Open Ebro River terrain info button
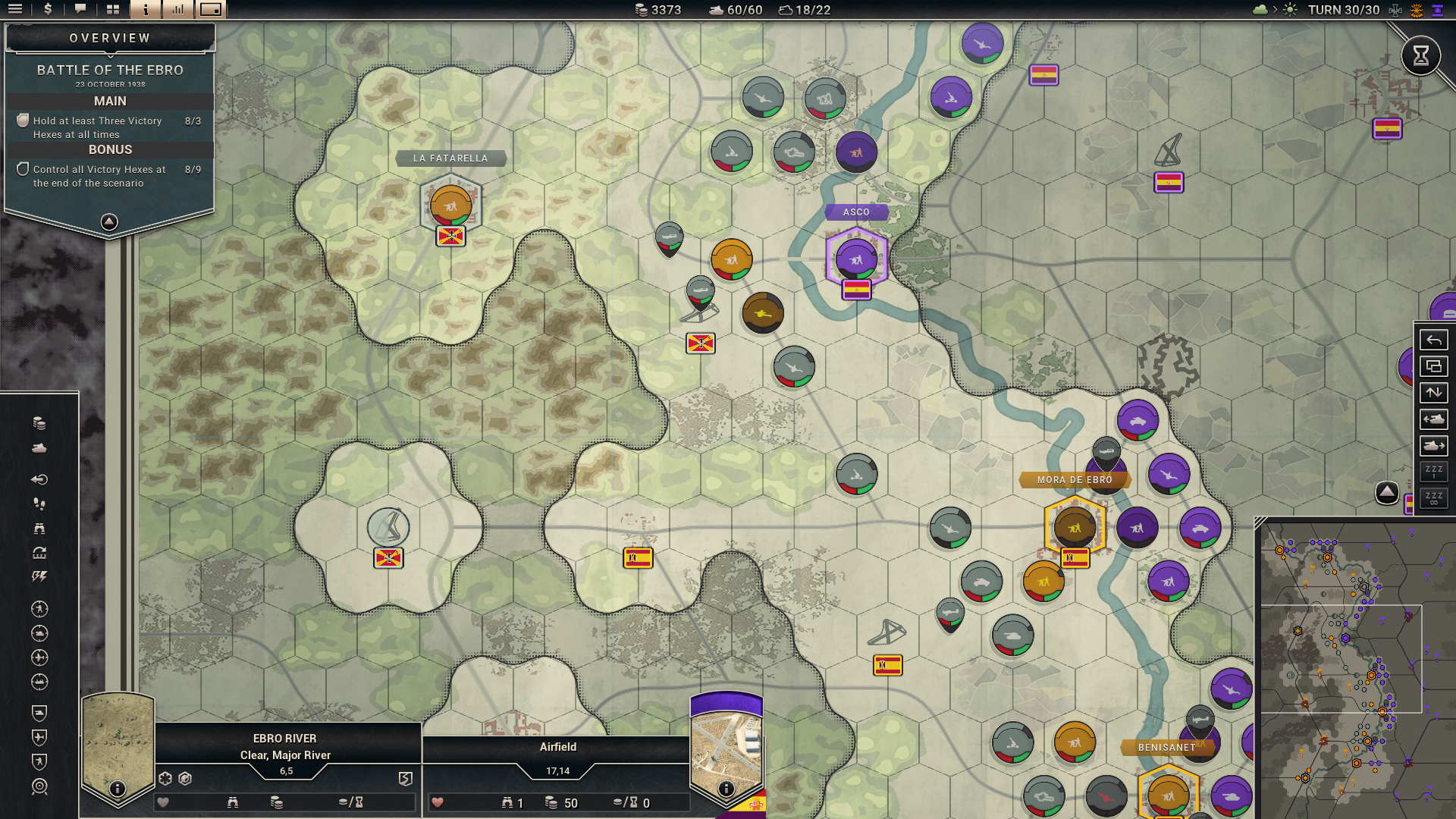This screenshot has height=819, width=1456. click(117, 789)
